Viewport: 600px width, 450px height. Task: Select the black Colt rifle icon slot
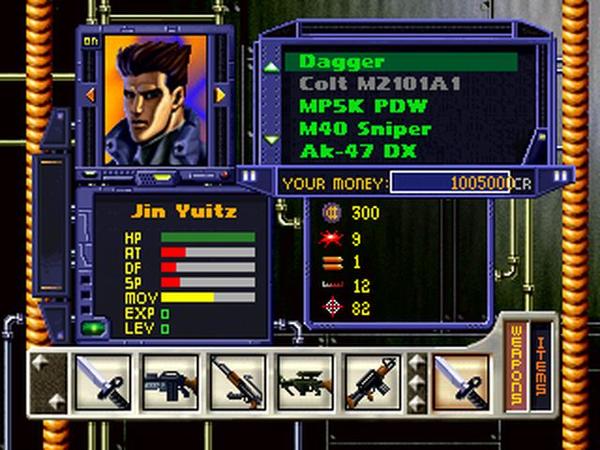click(168, 383)
